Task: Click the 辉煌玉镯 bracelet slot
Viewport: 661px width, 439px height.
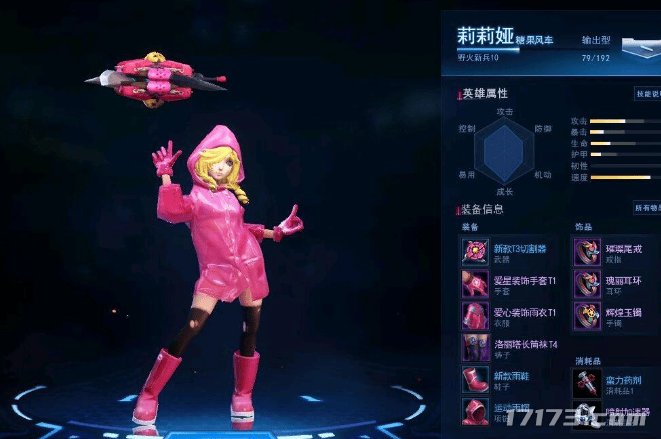Action: [587, 316]
